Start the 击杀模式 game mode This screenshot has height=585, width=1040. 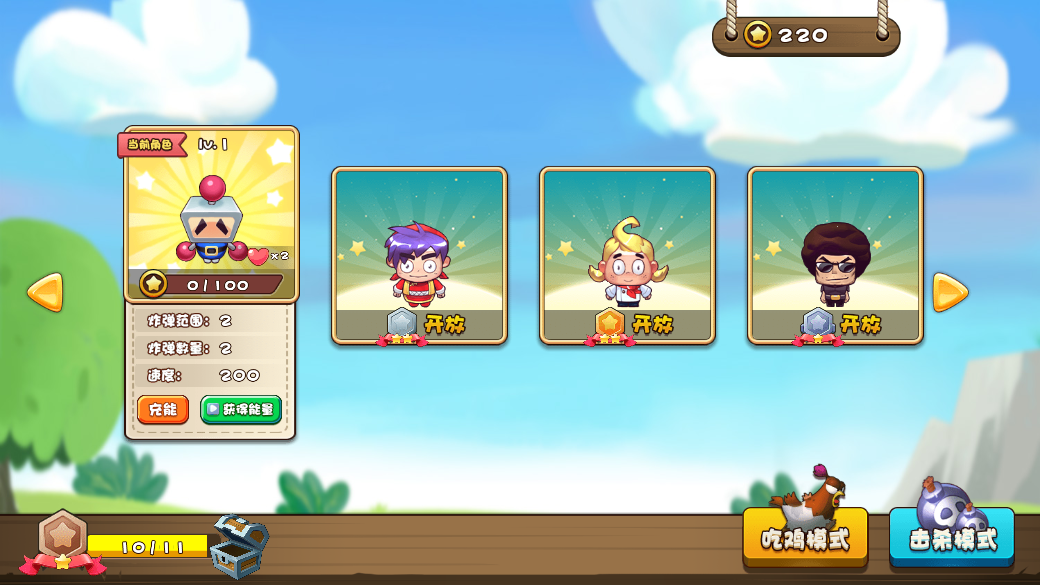click(951, 538)
